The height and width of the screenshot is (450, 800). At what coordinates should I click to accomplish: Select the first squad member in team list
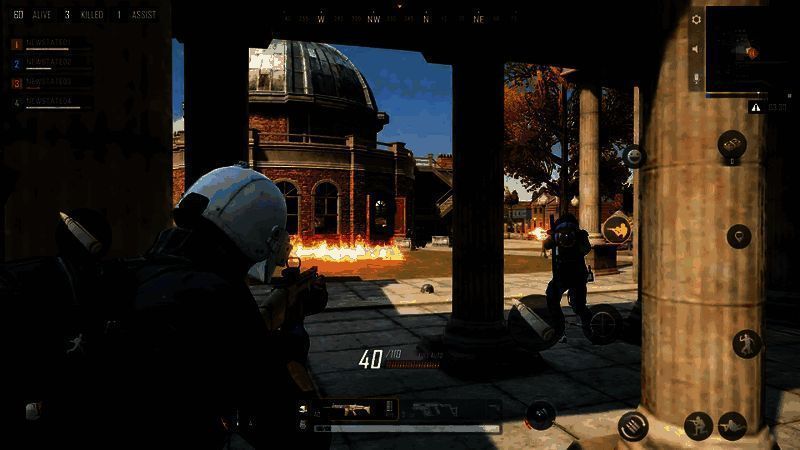pos(52,45)
